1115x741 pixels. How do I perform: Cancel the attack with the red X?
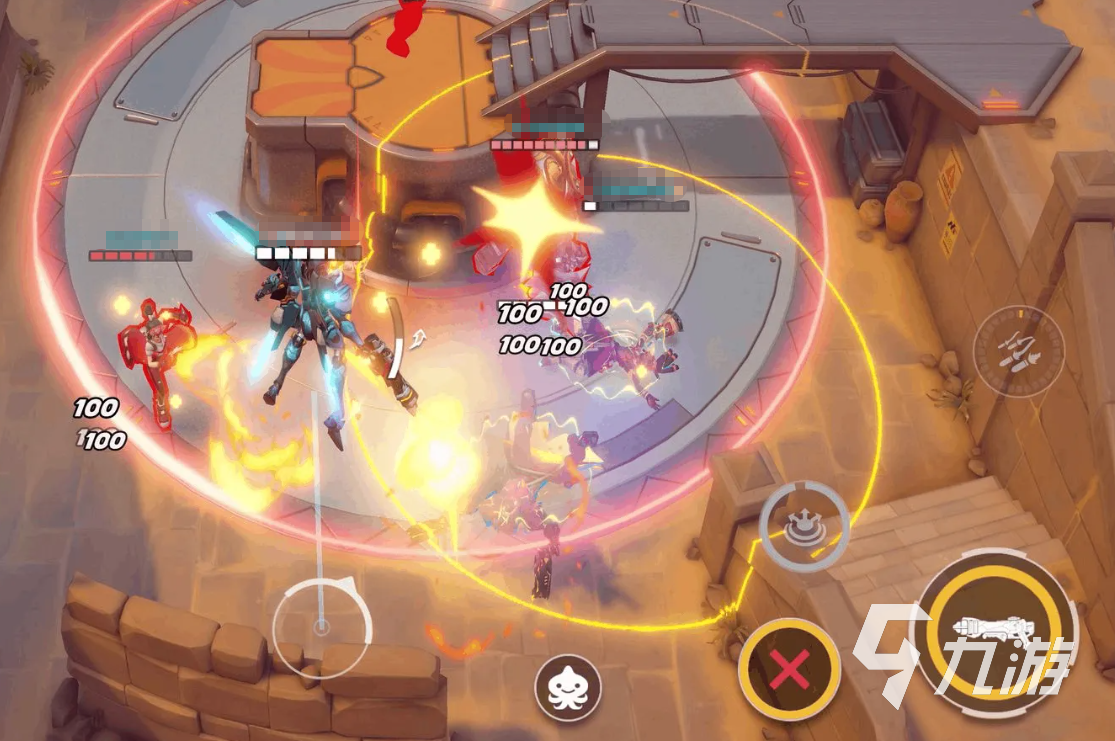pyautogui.click(x=790, y=671)
